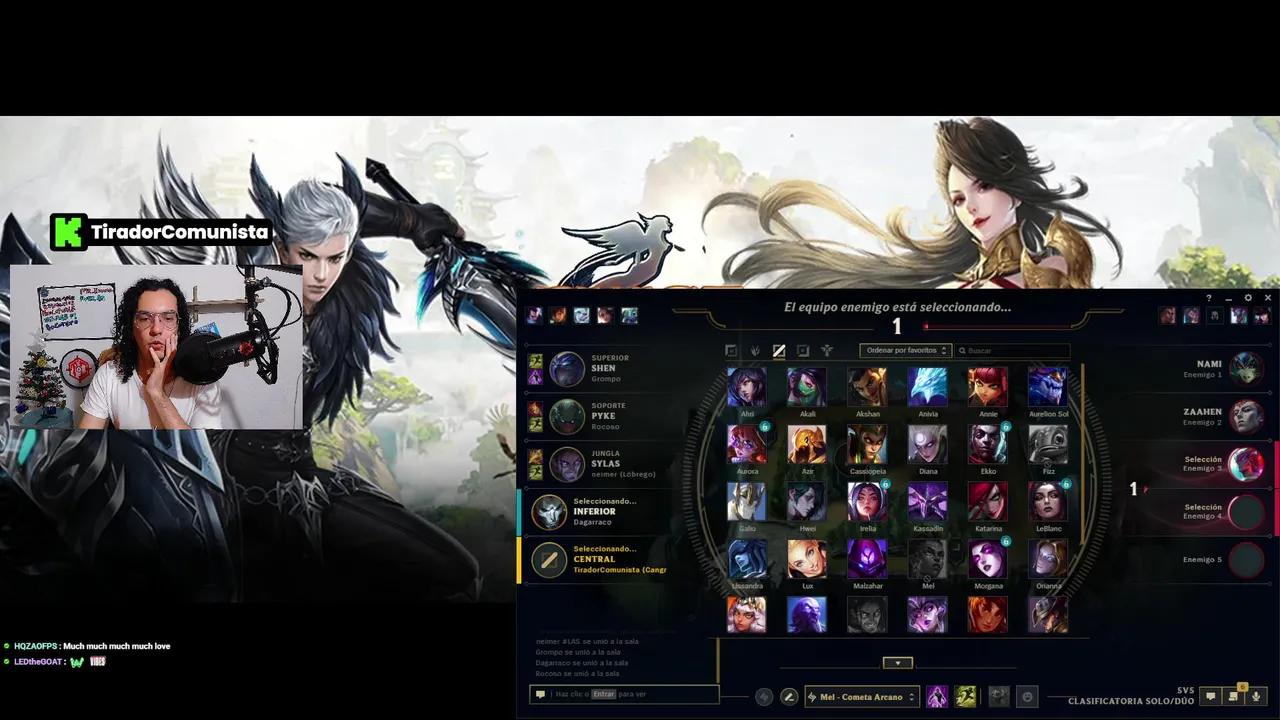Viewport: 1280px width, 720px height.
Task: Expand the bottom panel arrow
Action: click(897, 662)
